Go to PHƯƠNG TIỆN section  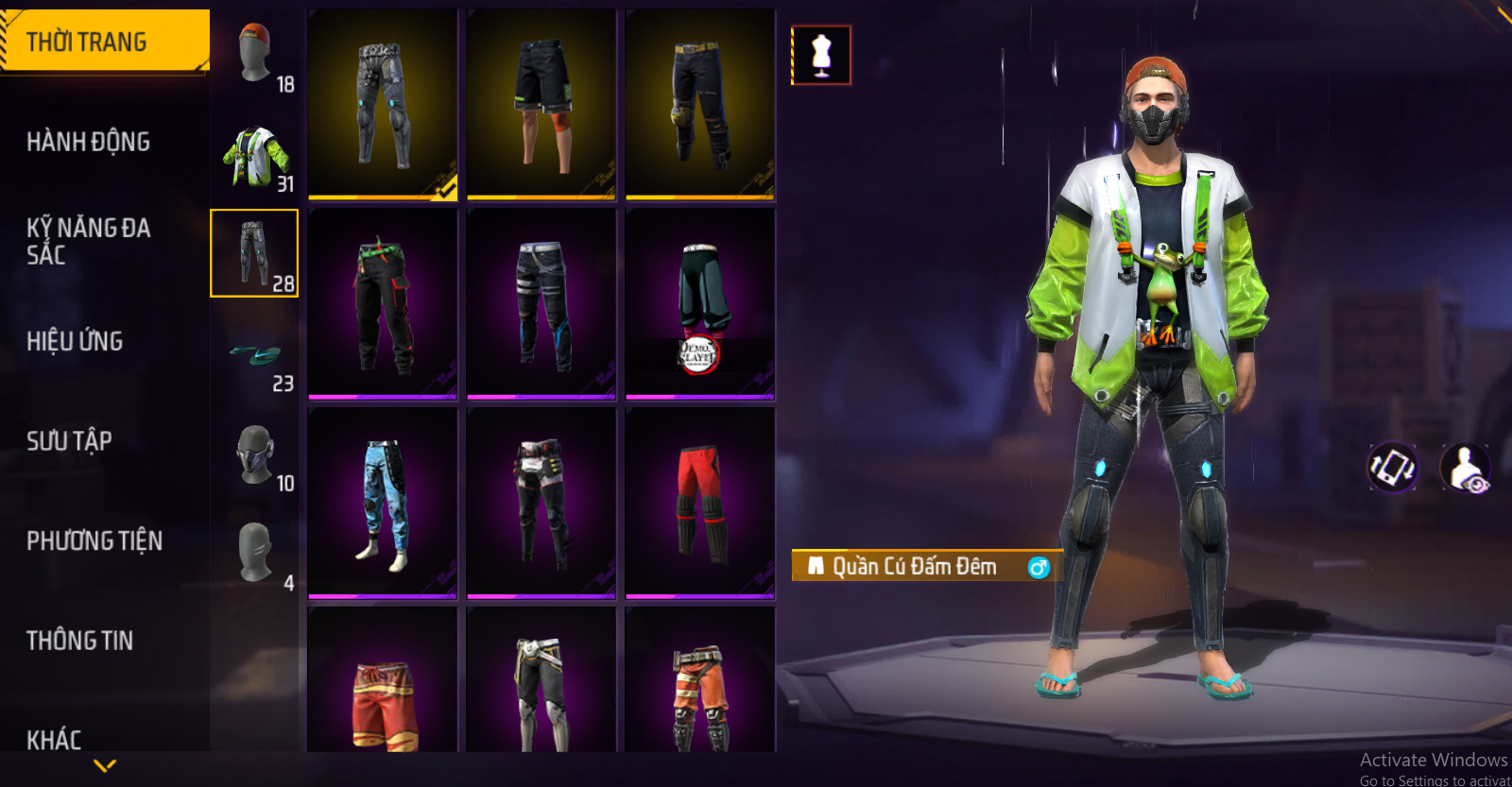click(94, 540)
